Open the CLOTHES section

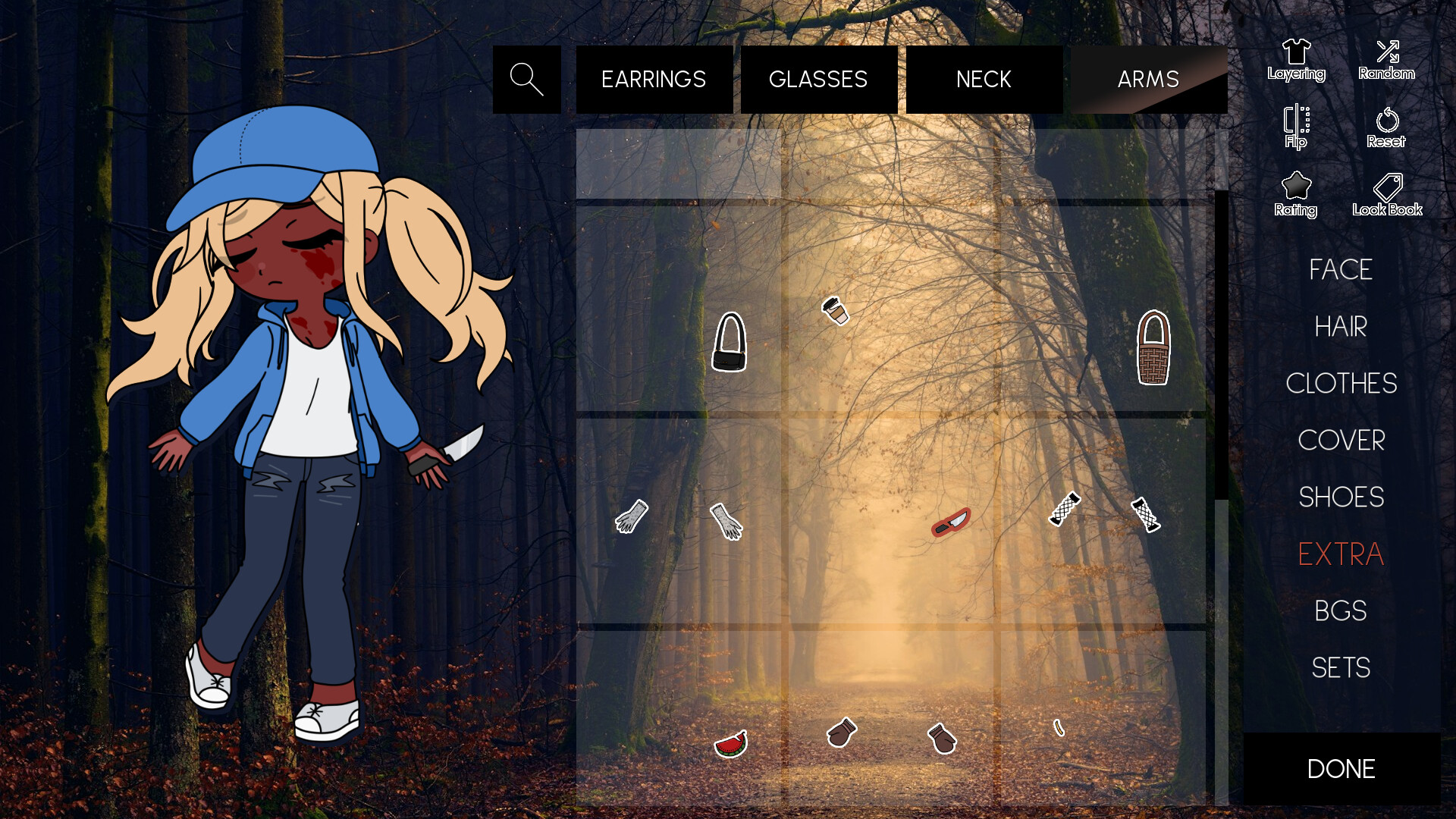[x=1341, y=384]
